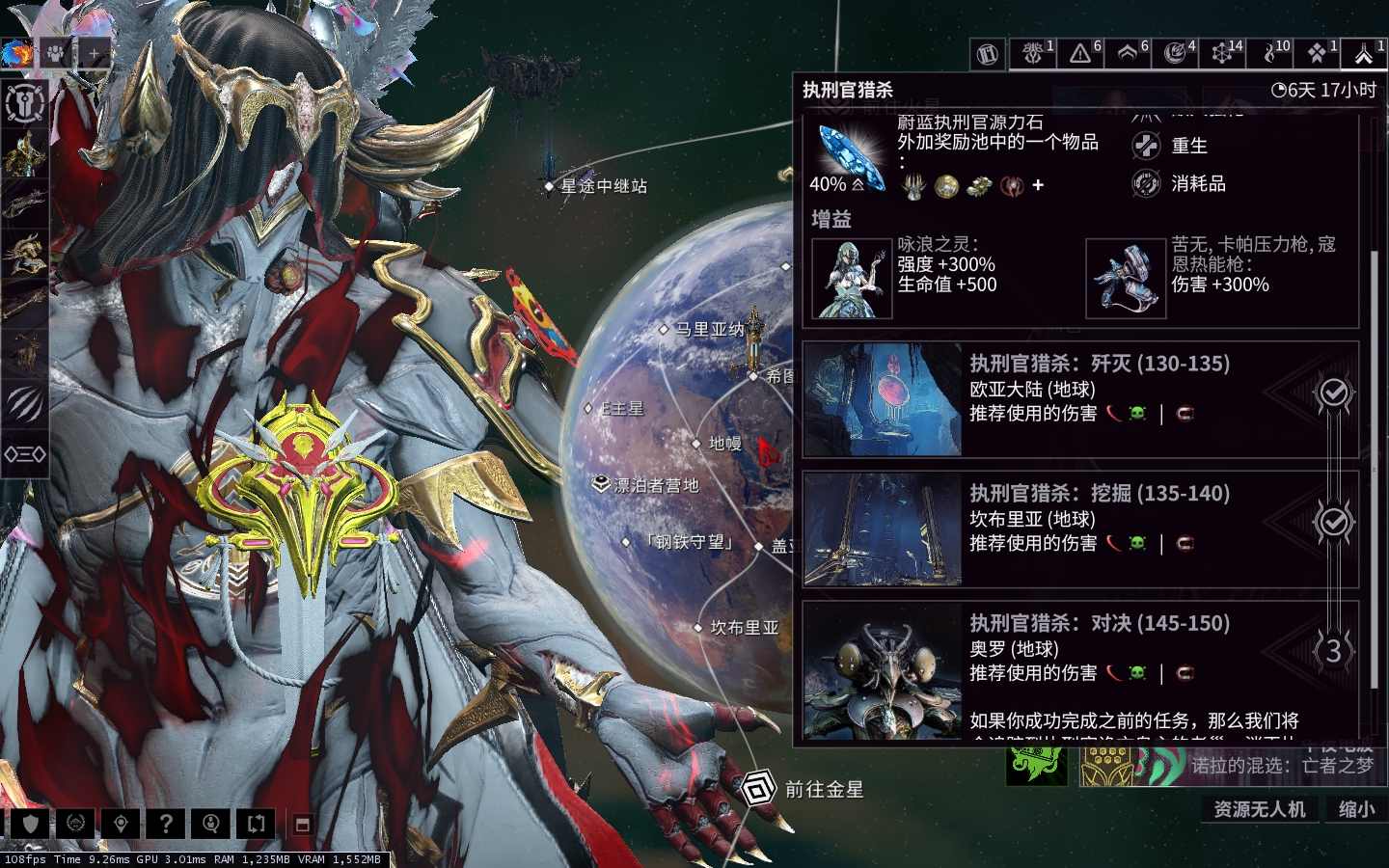This screenshot has height=868, width=1389.
Task: Click the 资源无人机 button
Action: pyautogui.click(x=1259, y=809)
